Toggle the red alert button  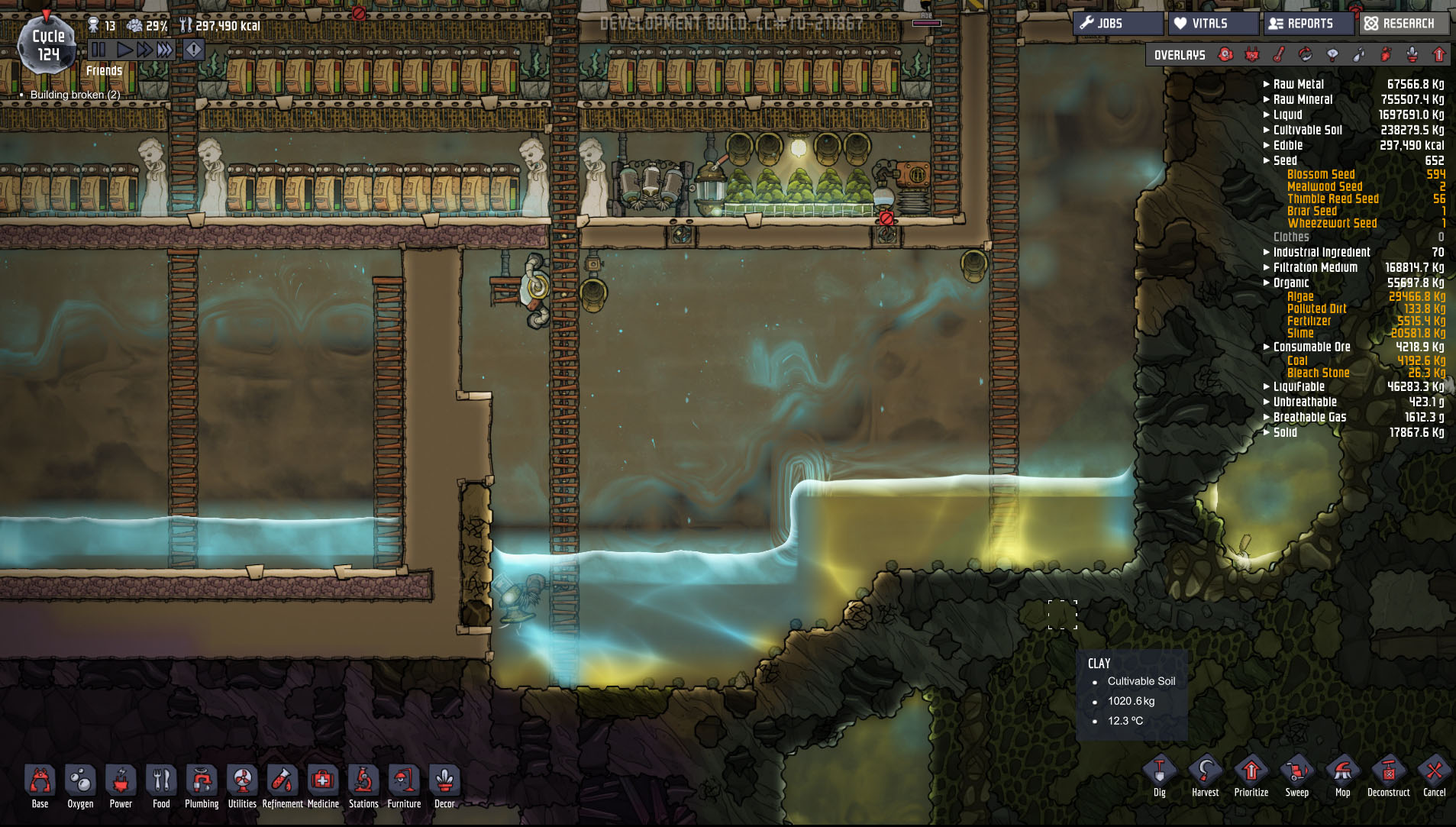click(194, 50)
